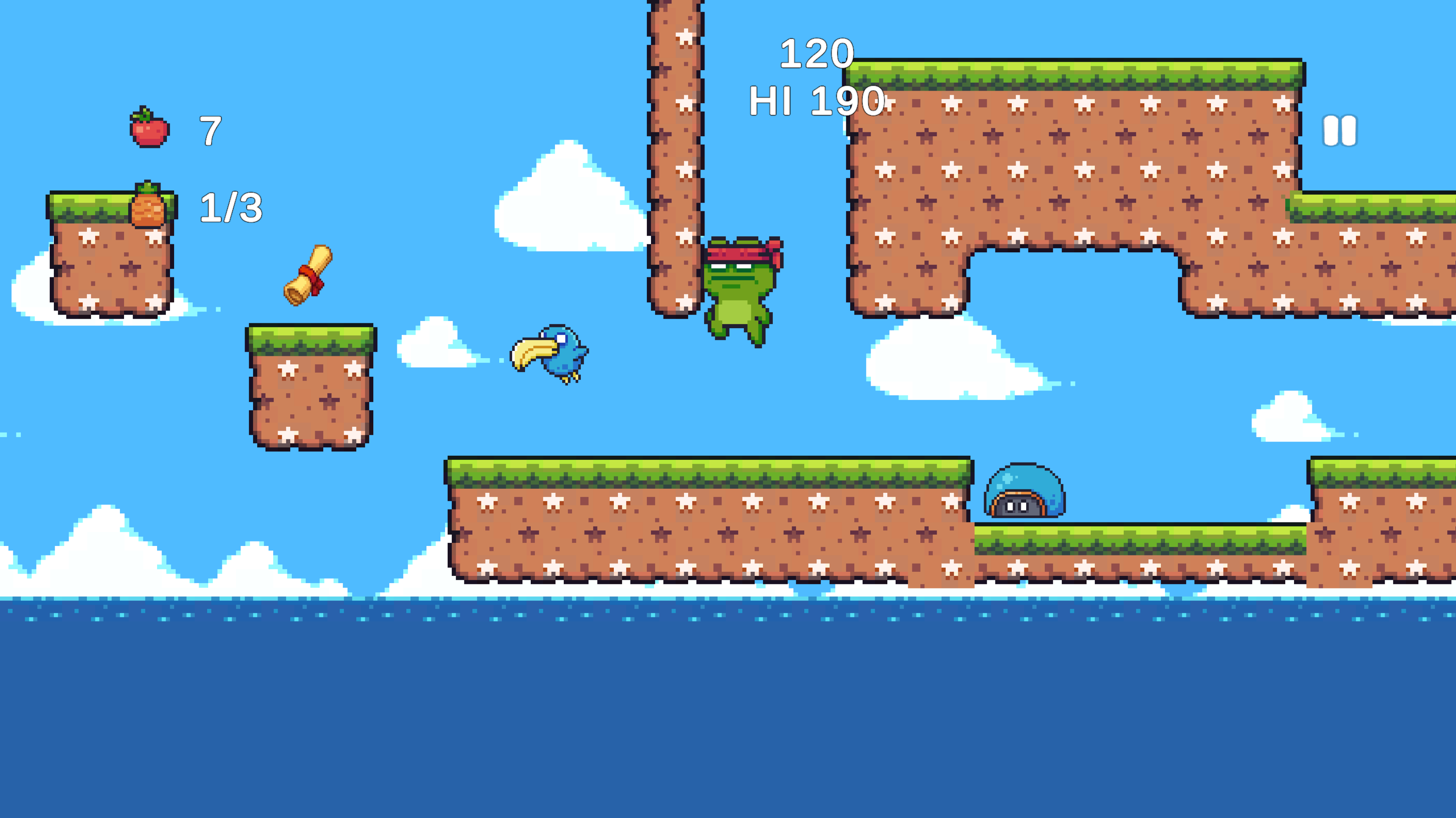Pause the game with the pause button
This screenshot has height=818, width=1456.
pos(1339,131)
